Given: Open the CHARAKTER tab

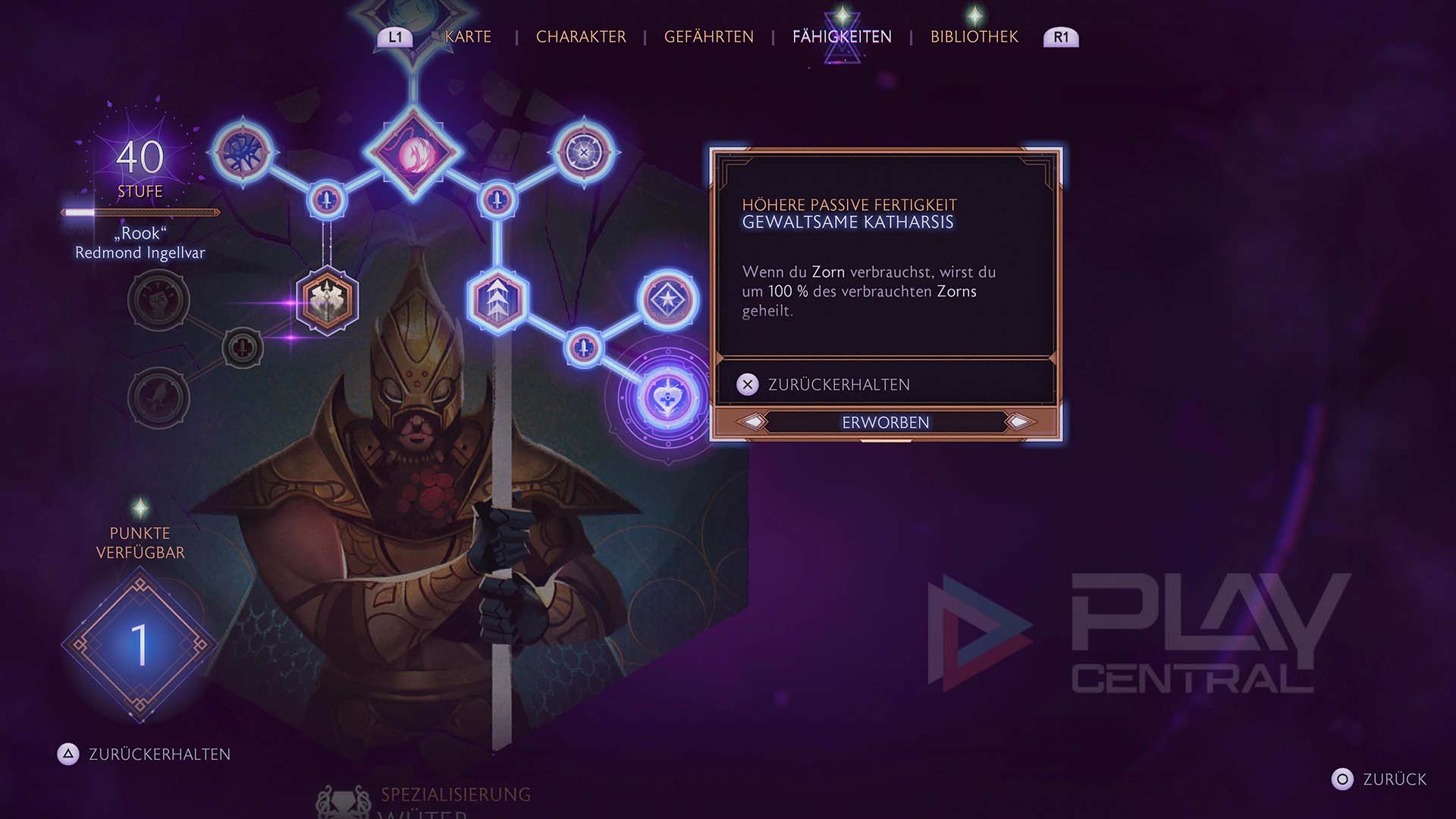Looking at the screenshot, I should [581, 36].
